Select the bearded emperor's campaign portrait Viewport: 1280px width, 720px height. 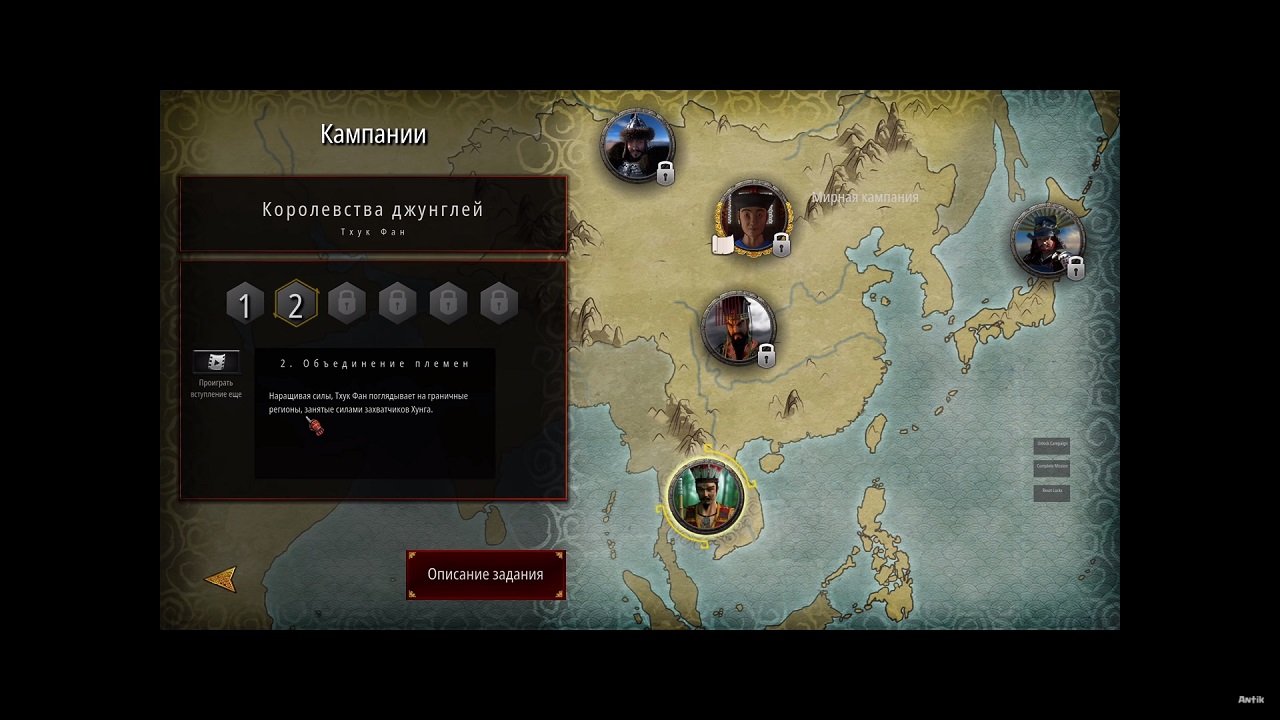click(738, 325)
